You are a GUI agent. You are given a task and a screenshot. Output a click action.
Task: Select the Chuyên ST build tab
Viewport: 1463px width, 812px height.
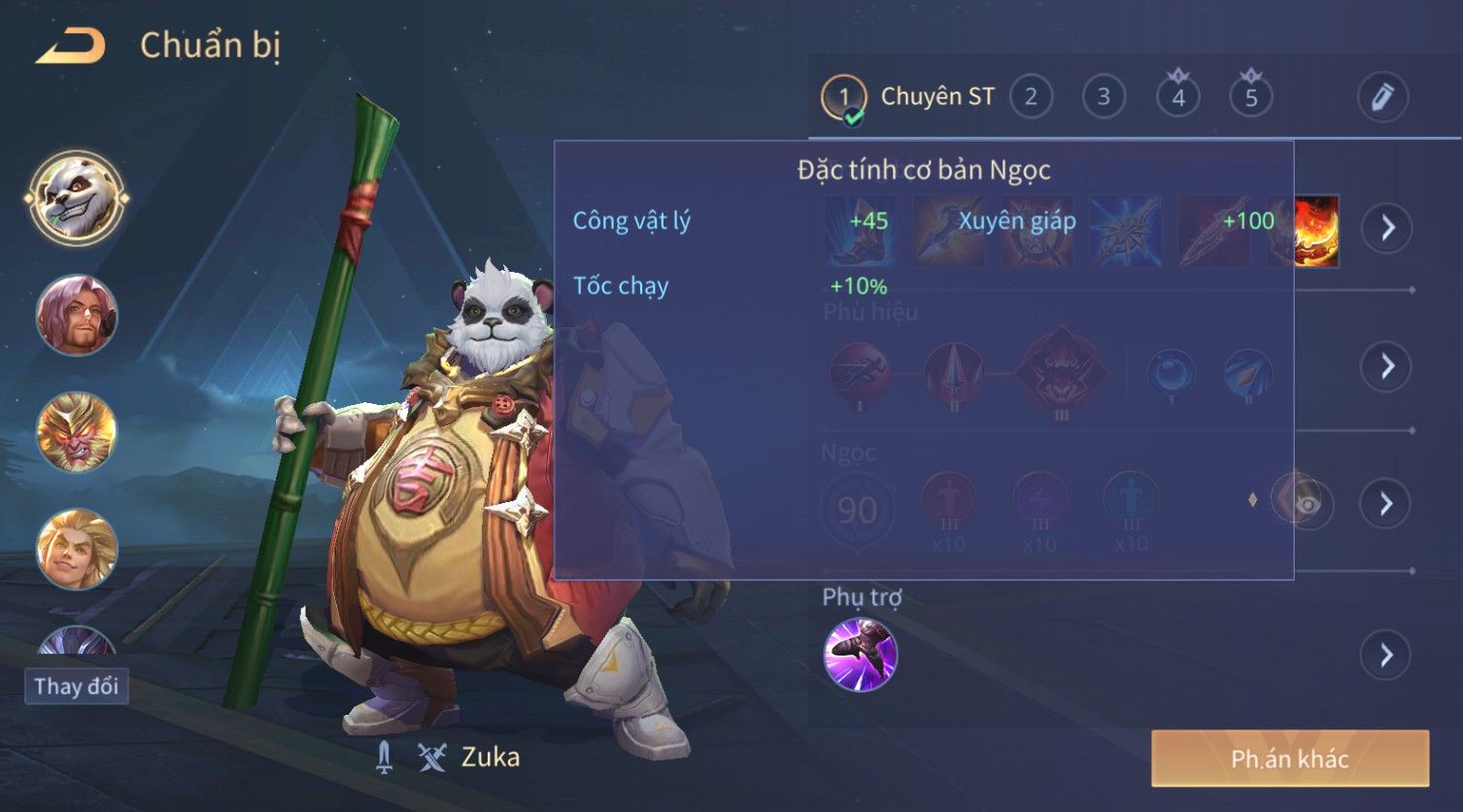(x=908, y=97)
